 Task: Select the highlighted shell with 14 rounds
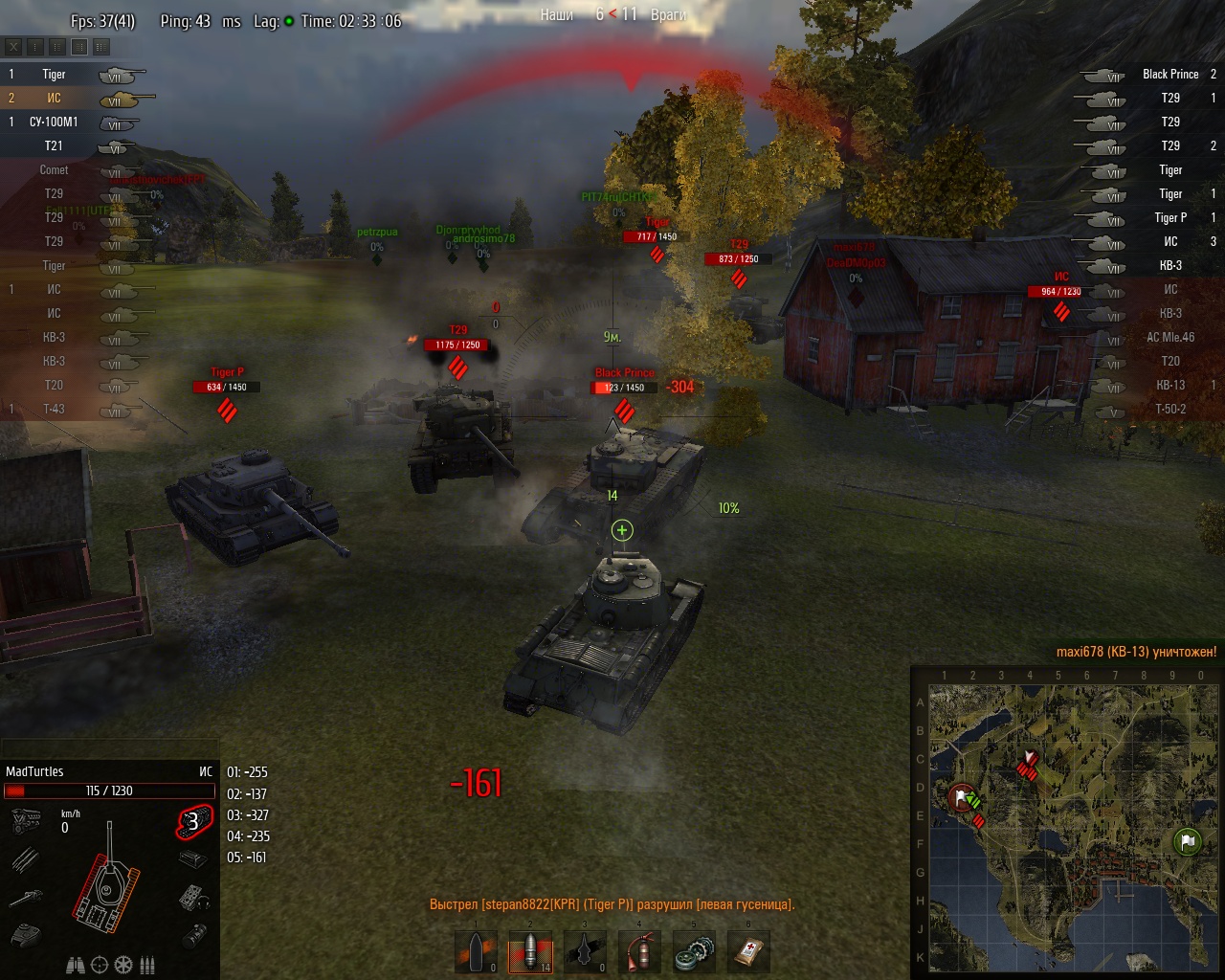pos(530,953)
